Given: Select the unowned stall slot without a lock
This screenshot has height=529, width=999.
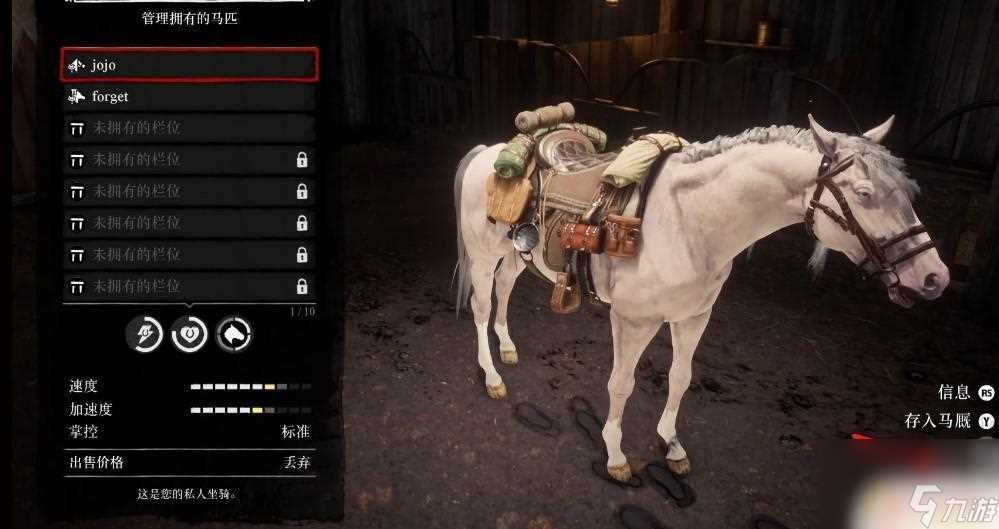Looking at the screenshot, I should 189,128.
